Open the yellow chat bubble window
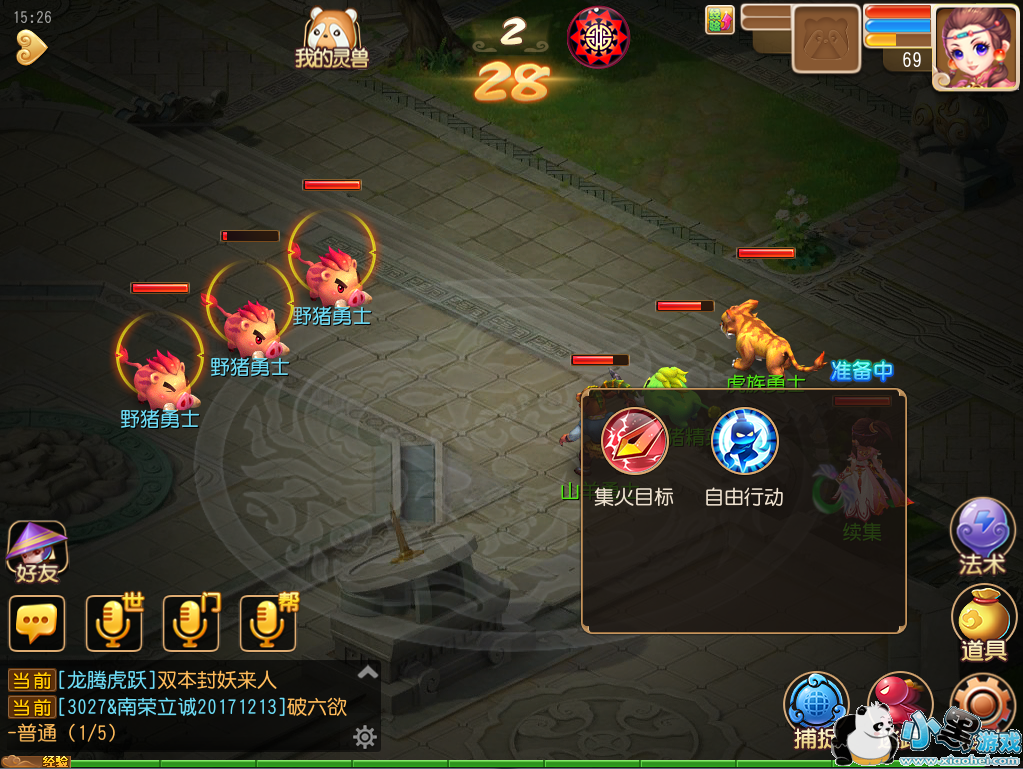 (37, 623)
